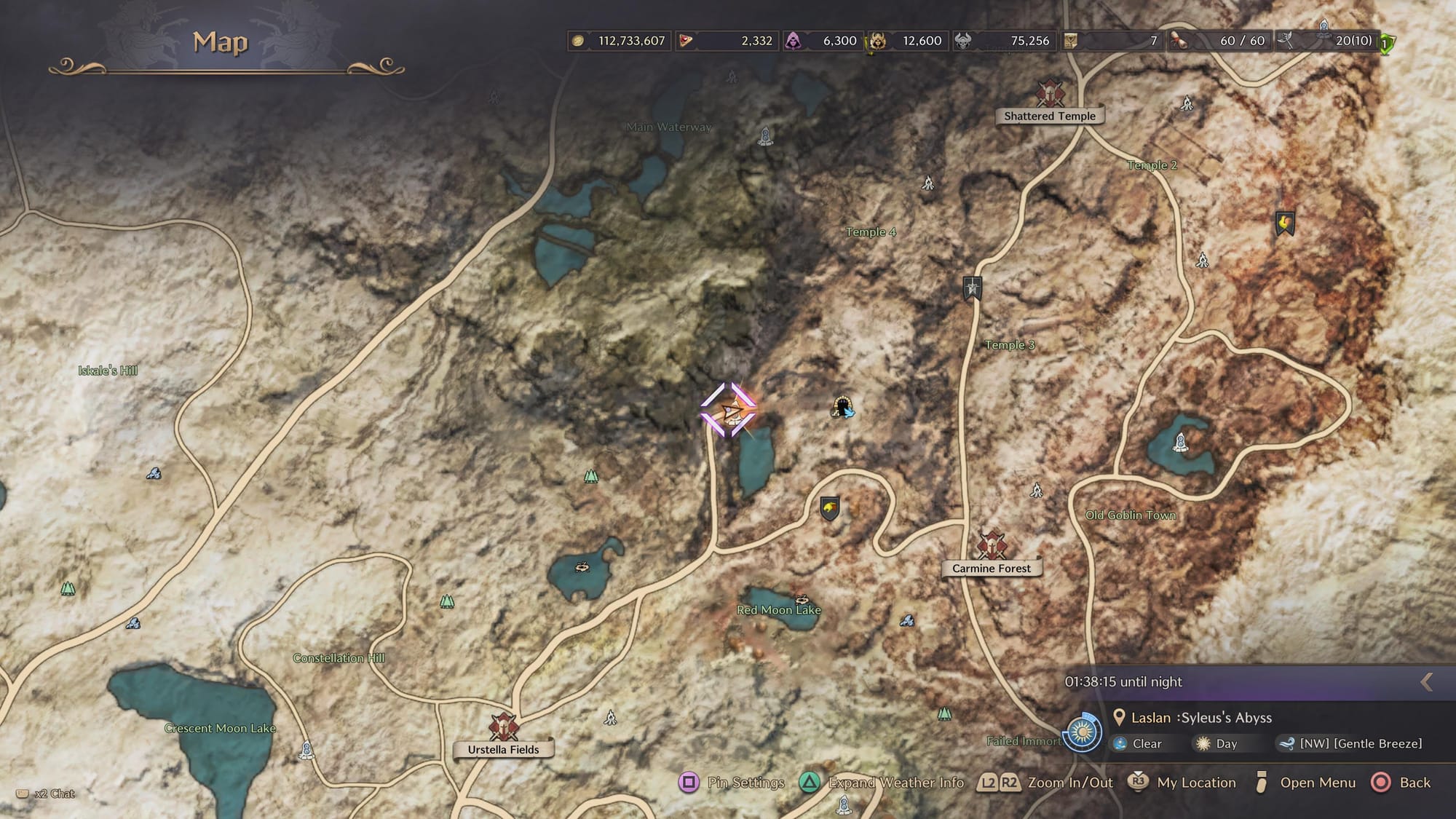Screen dimensions: 1456x819
Task: Select the Temple 3 map label
Action: coord(1009,345)
